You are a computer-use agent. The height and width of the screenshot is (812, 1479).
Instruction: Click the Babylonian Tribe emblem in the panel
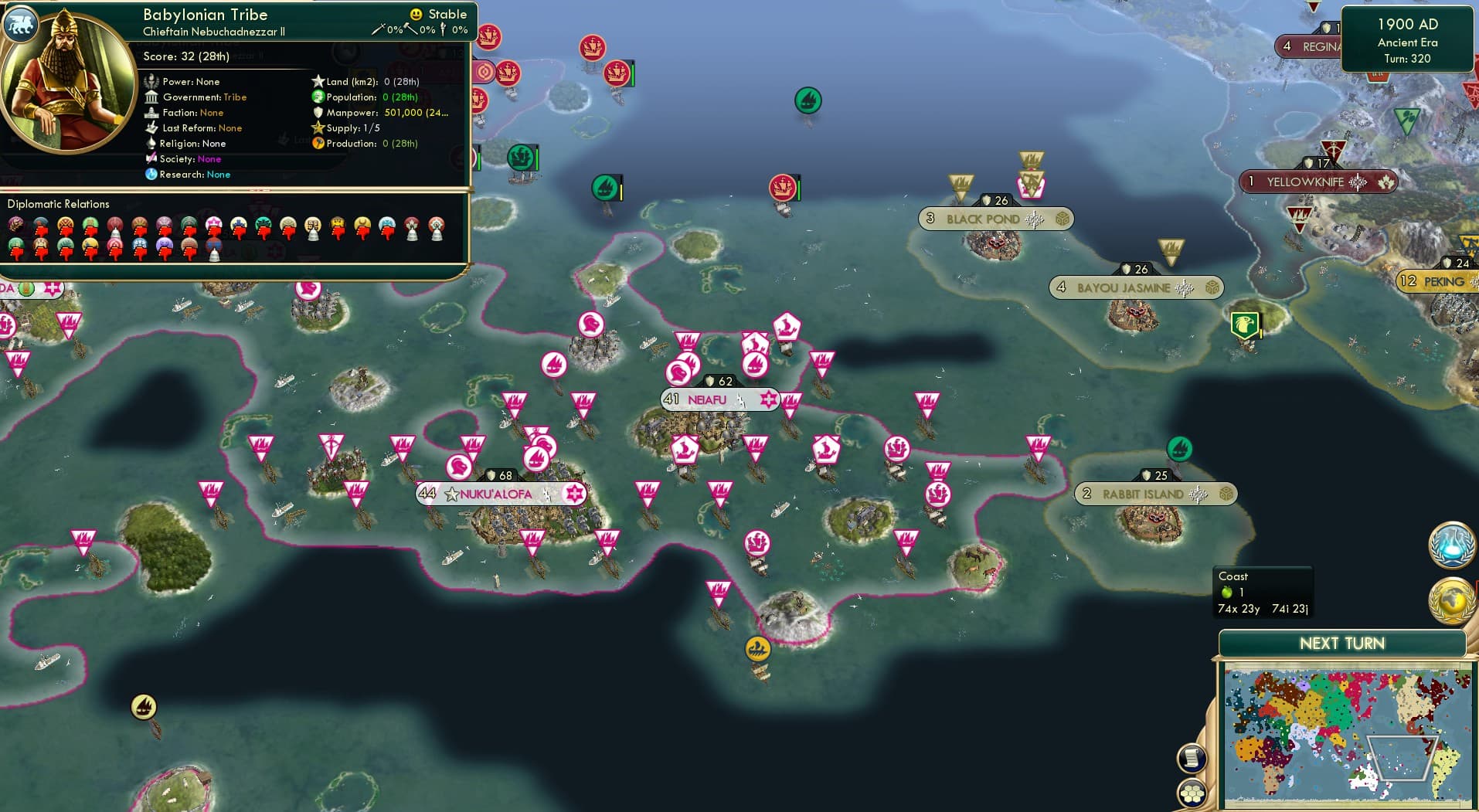point(21,24)
